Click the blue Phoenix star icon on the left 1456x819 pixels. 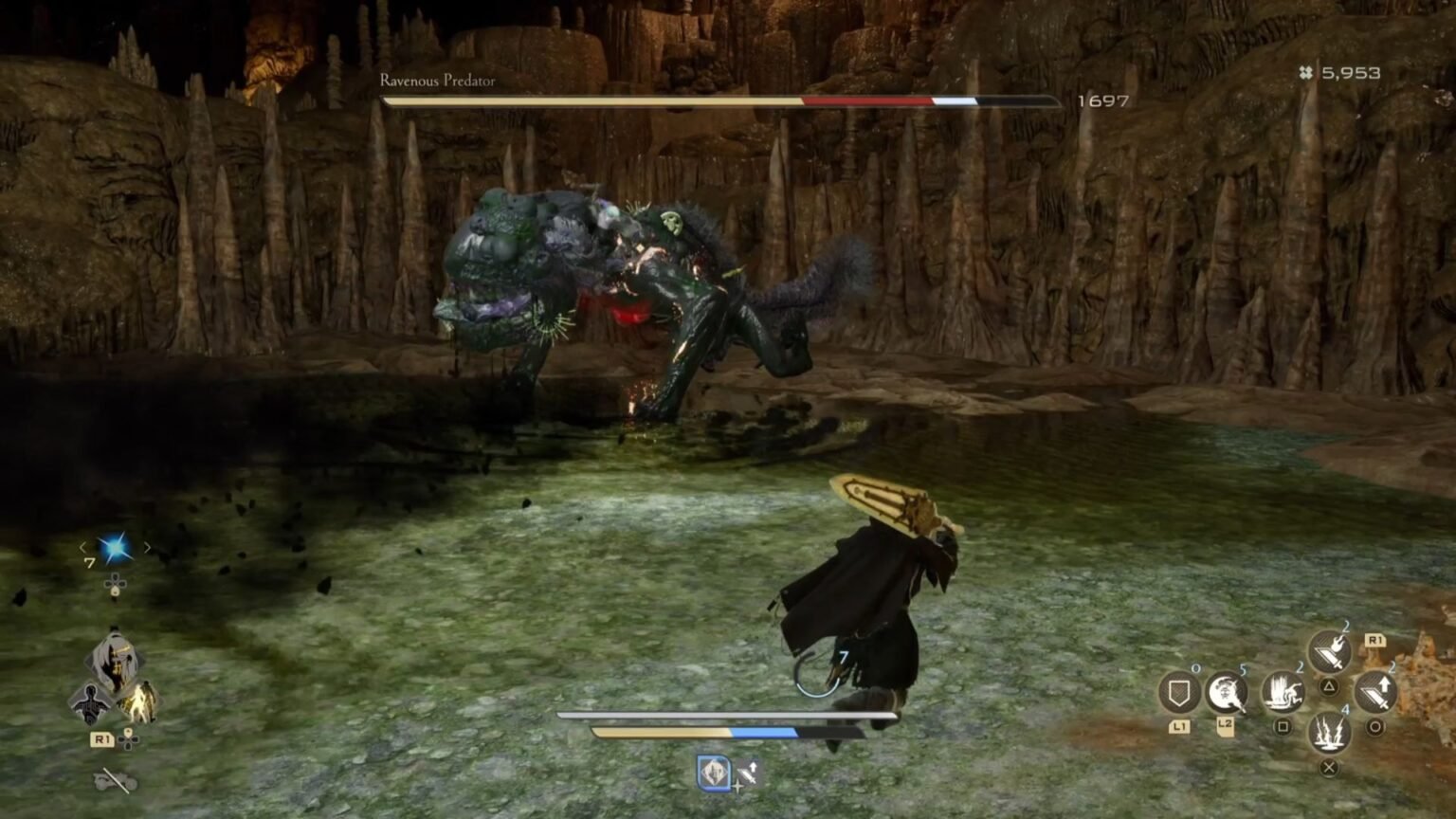(x=114, y=546)
